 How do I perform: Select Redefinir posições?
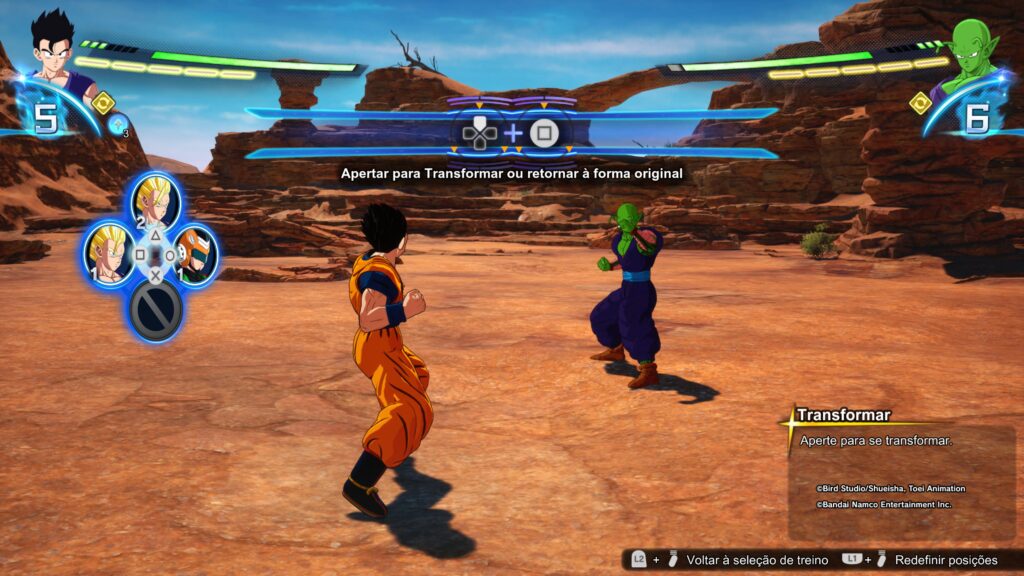(x=946, y=560)
